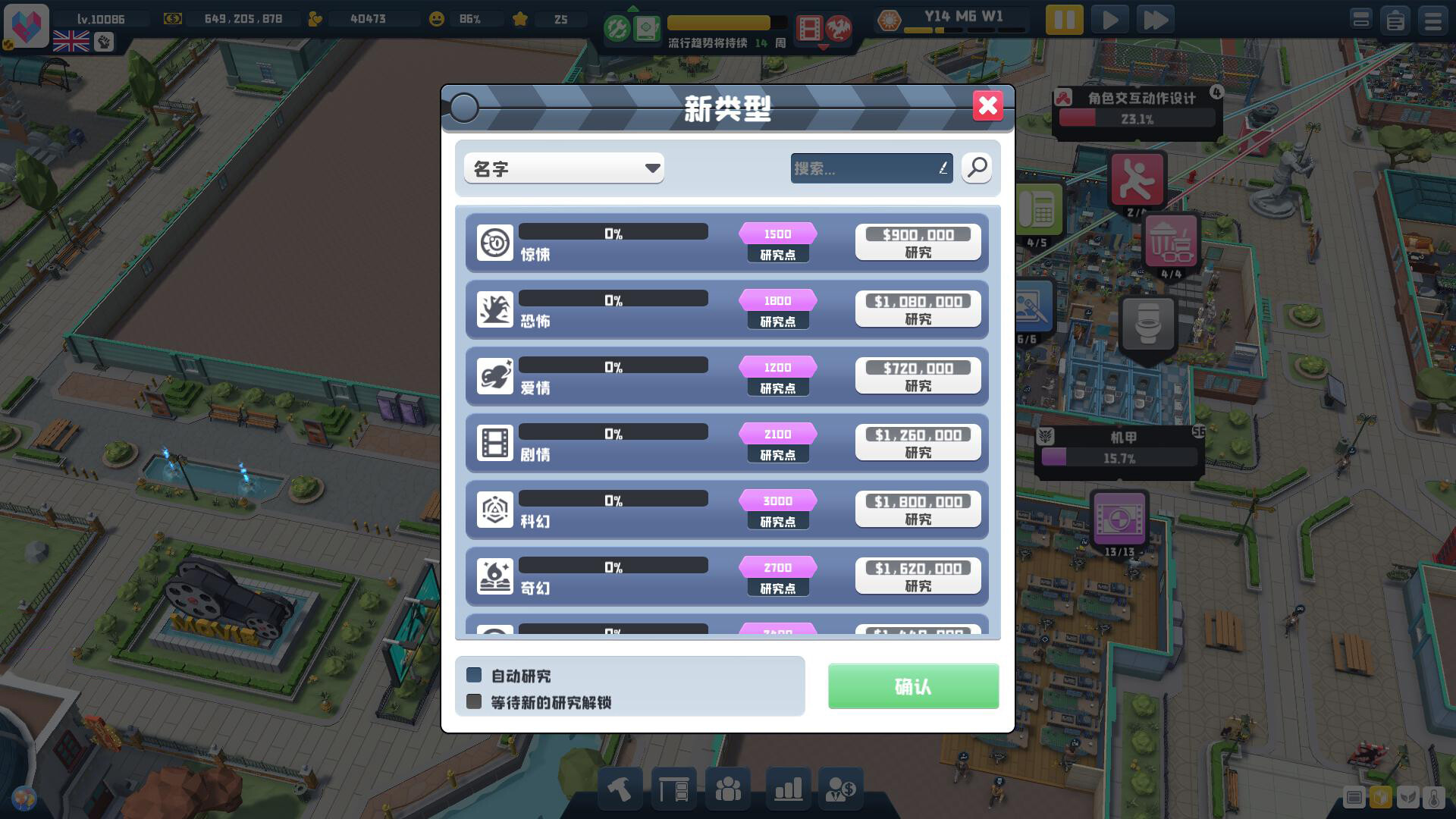The width and height of the screenshot is (1456, 819).
Task: Open the statistics bar chart icon
Action: (x=788, y=789)
